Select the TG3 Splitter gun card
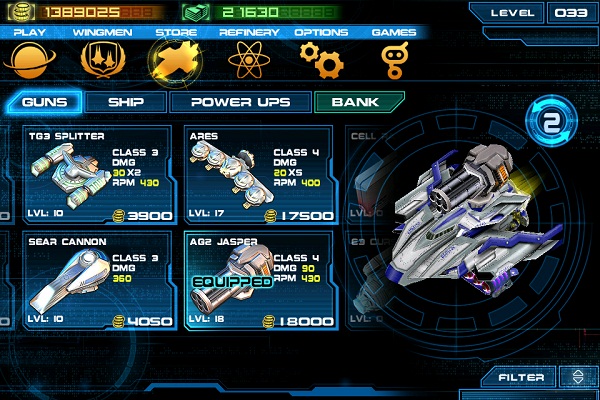Image resolution: width=600 pixels, height=400 pixels. click(99, 176)
